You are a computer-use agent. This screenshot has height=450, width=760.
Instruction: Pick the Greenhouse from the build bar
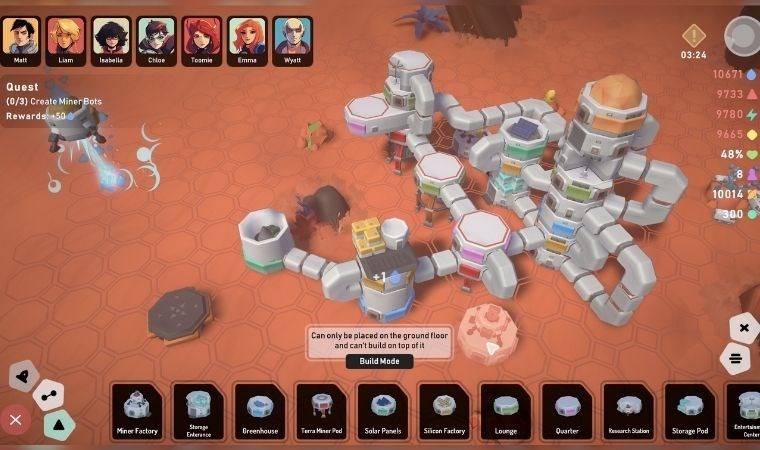point(260,411)
